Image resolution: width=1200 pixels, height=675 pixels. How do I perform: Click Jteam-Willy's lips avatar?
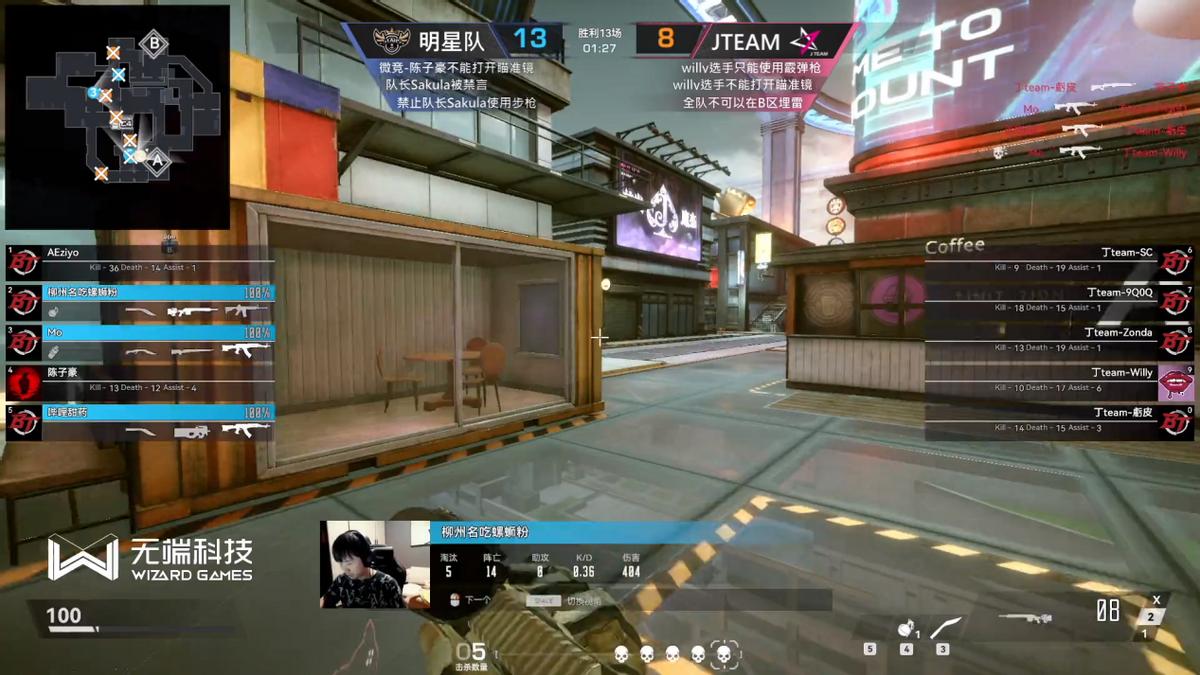1176,382
